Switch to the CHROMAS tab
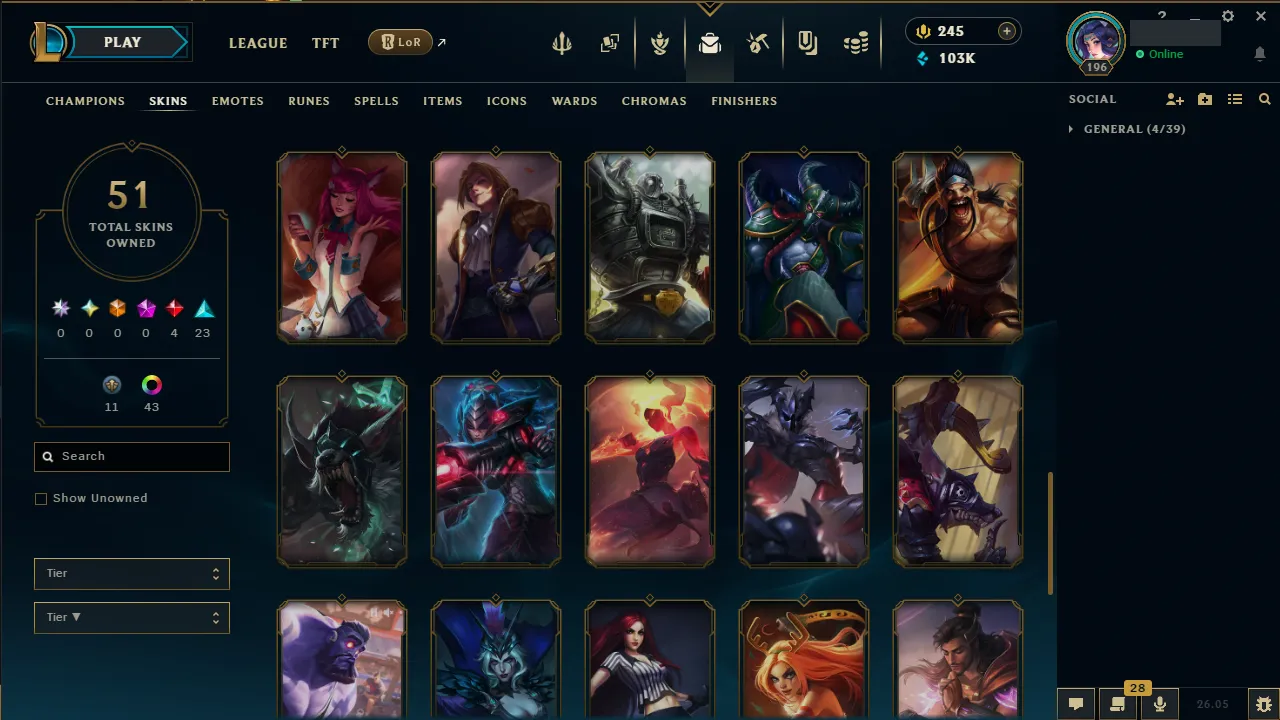 click(654, 101)
